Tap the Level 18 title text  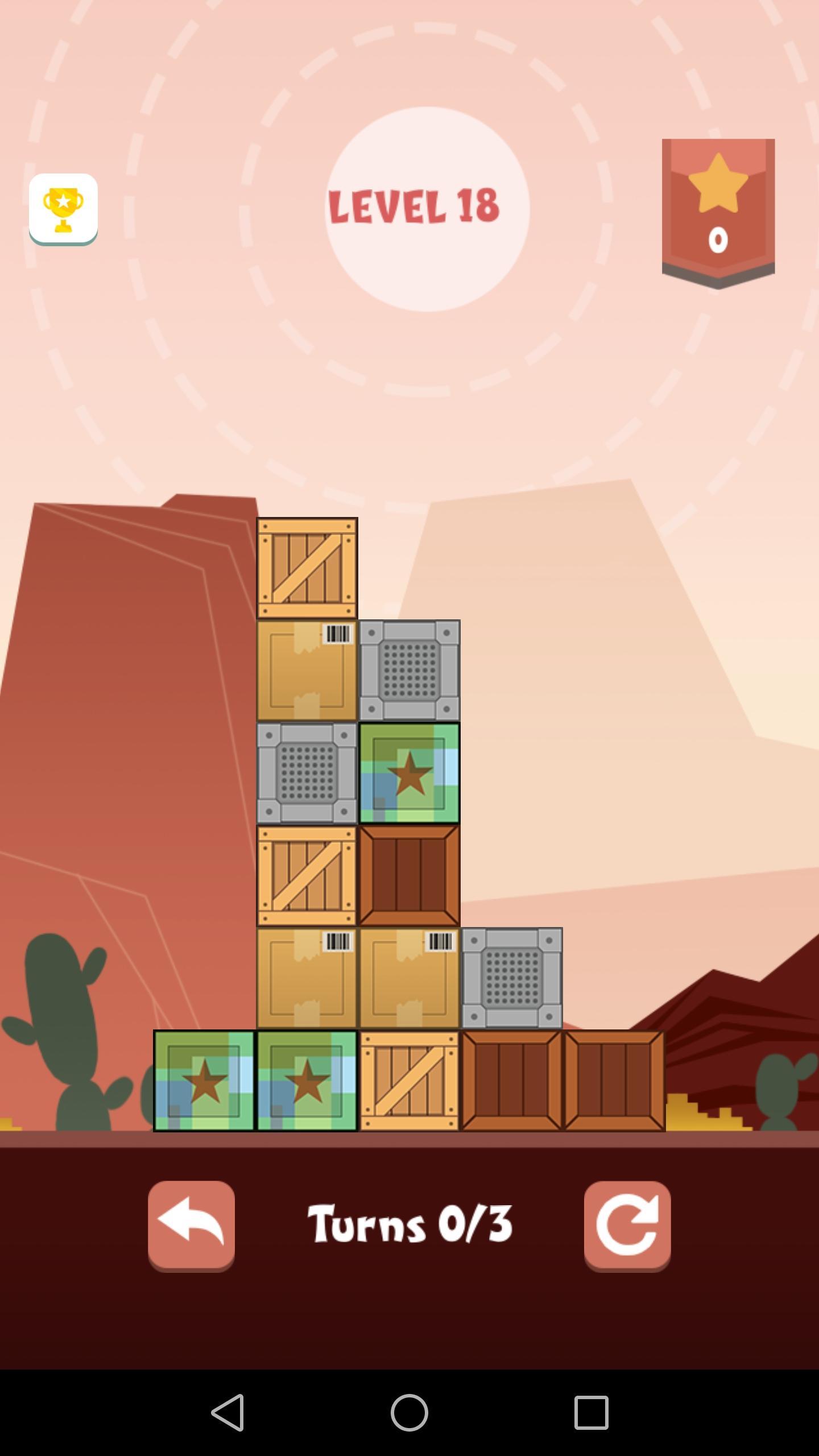pos(416,208)
